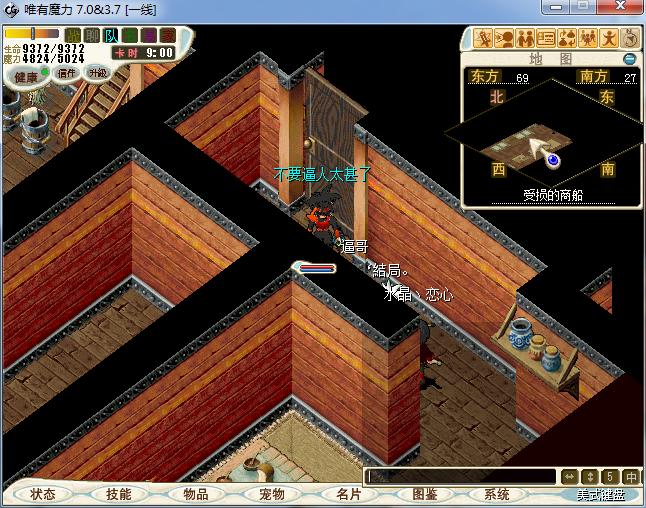Image resolution: width=646 pixels, height=508 pixels.
Task: Open the 信件 mail button
Action: 67,73
